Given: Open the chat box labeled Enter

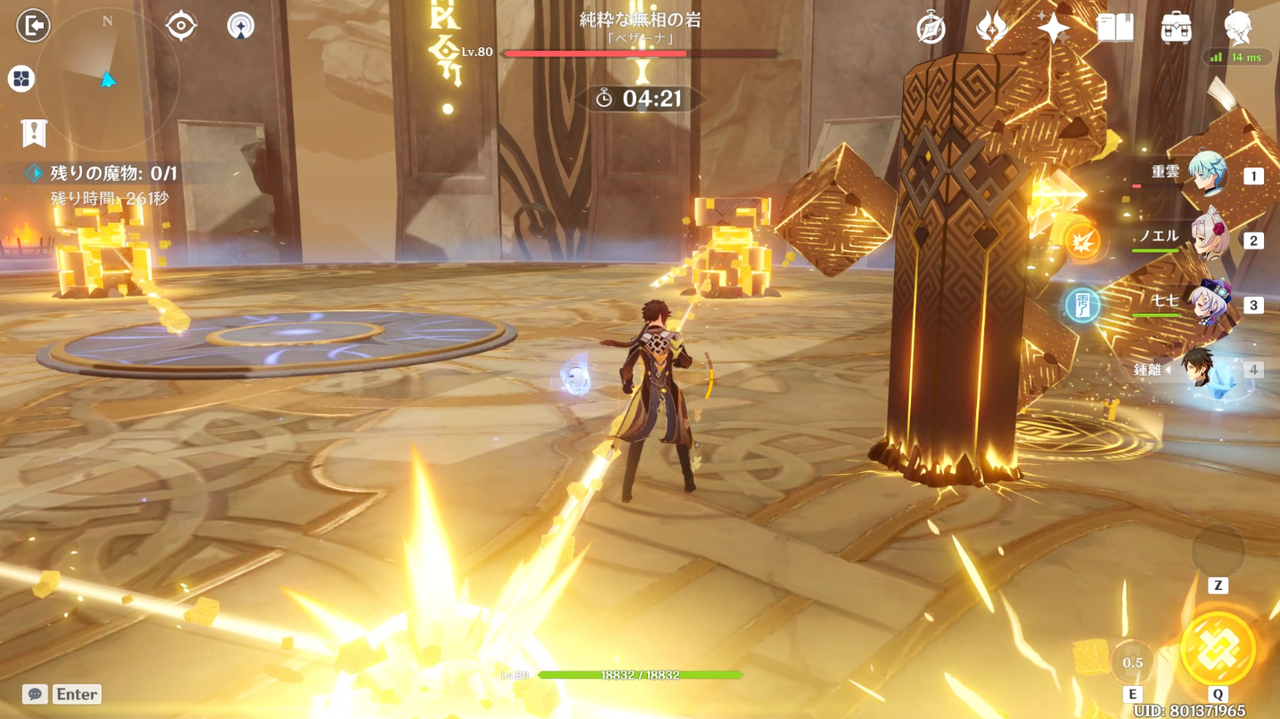Looking at the screenshot, I should [x=63, y=694].
